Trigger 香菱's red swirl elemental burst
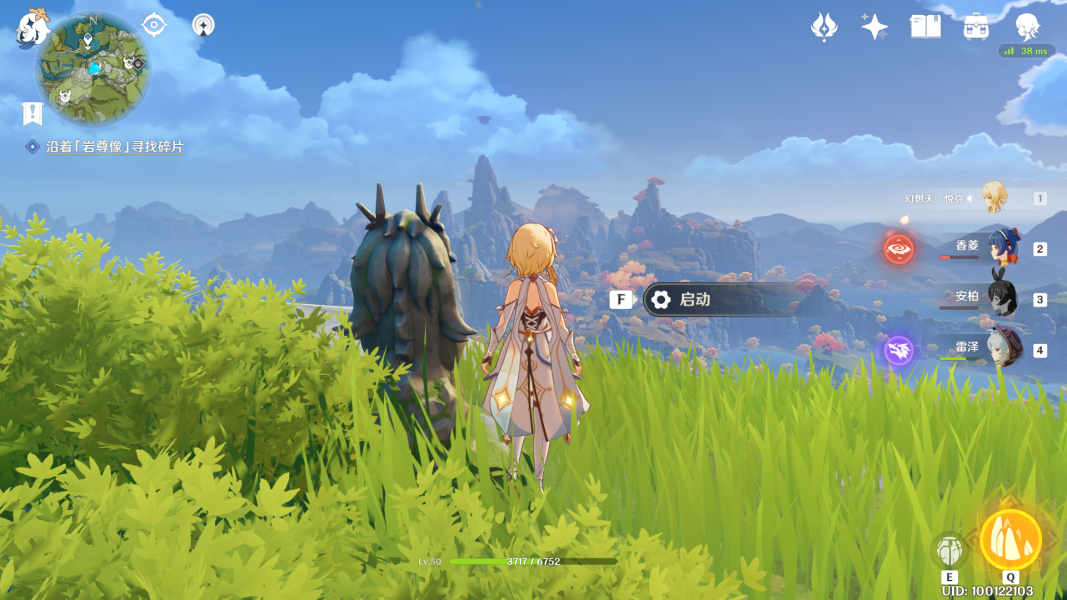 point(899,248)
